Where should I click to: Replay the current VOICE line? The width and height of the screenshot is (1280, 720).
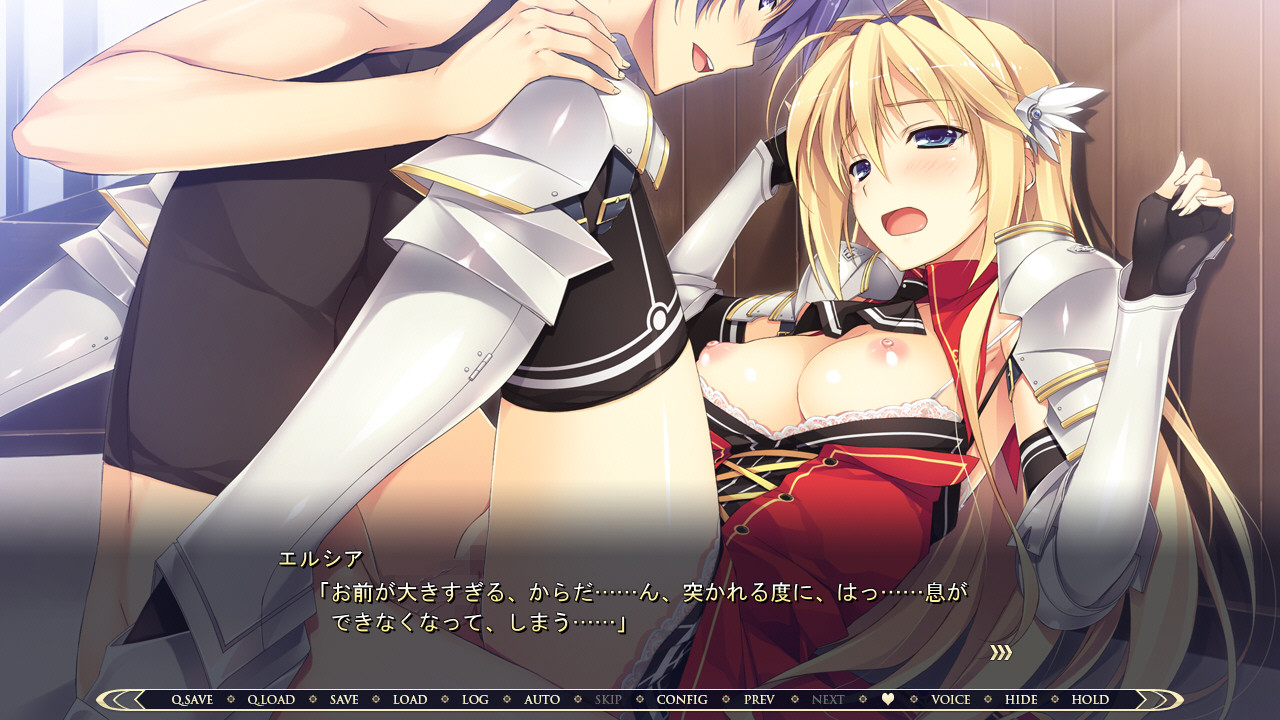point(952,699)
